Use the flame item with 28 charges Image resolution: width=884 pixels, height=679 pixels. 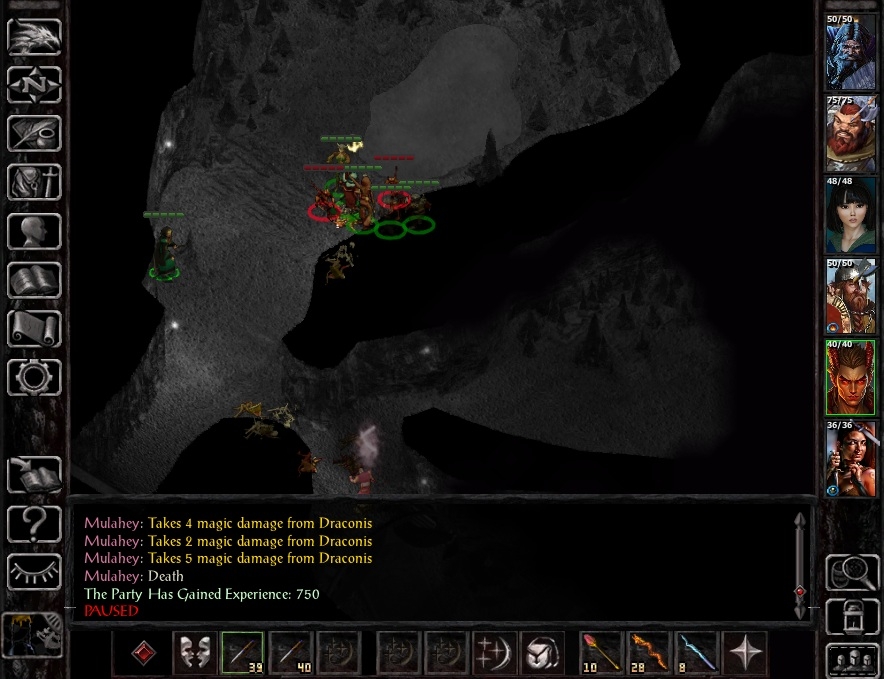pos(648,652)
